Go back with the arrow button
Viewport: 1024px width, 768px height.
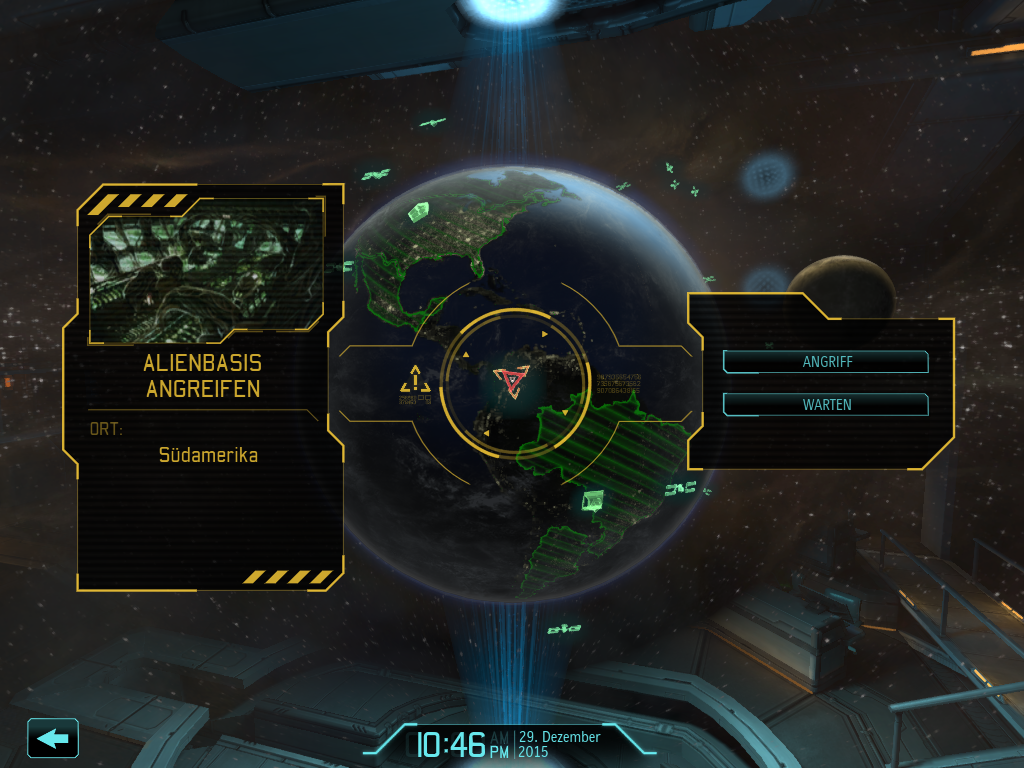53,738
